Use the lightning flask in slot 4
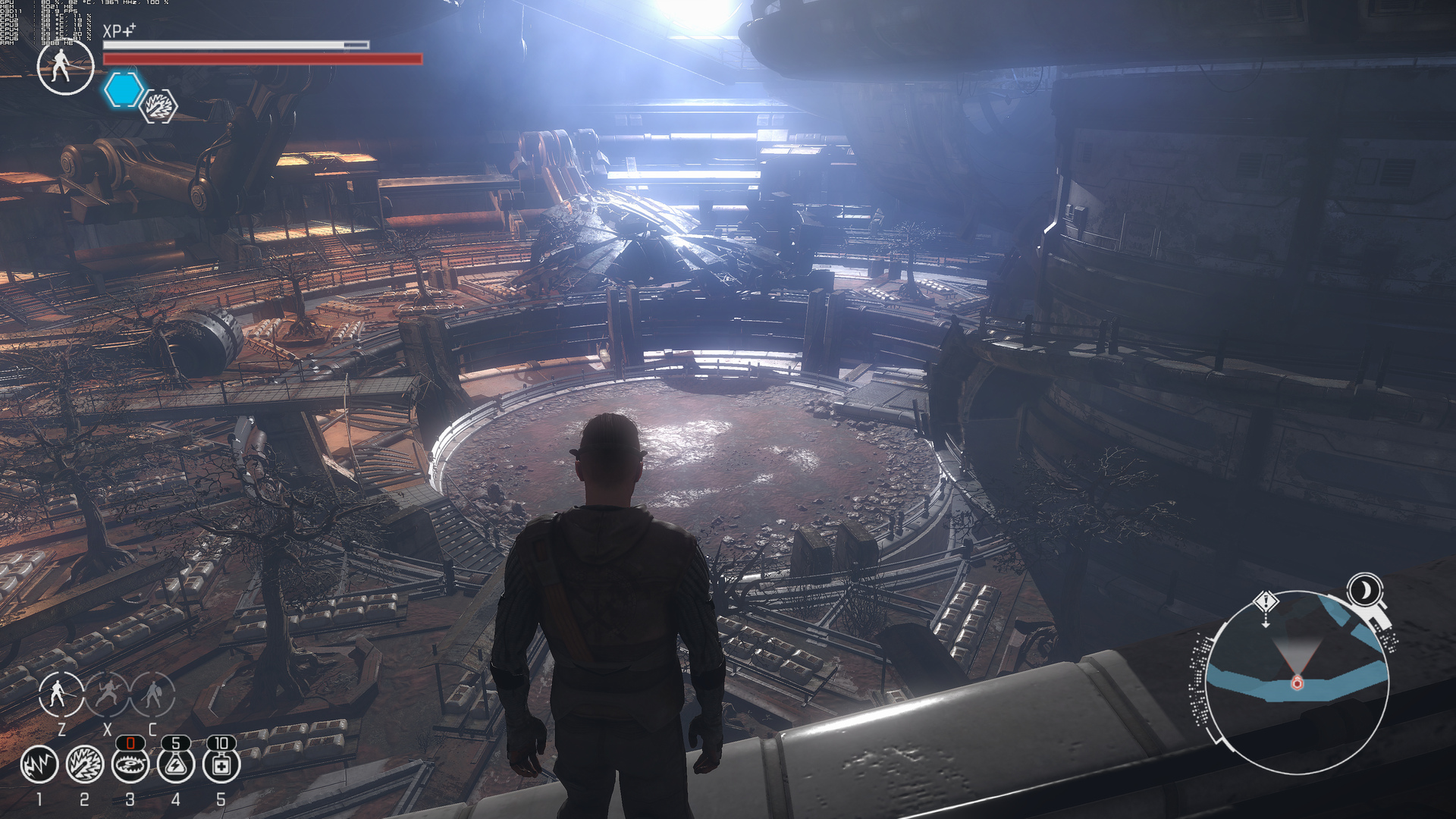The width and height of the screenshot is (1456, 819). tap(176, 764)
